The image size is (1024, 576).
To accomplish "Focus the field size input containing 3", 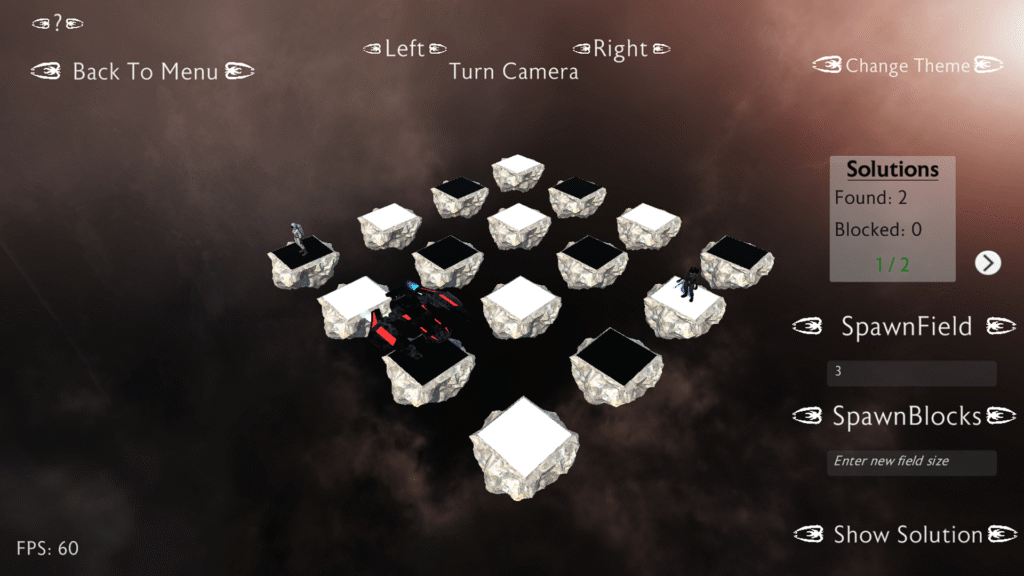I will pos(911,373).
